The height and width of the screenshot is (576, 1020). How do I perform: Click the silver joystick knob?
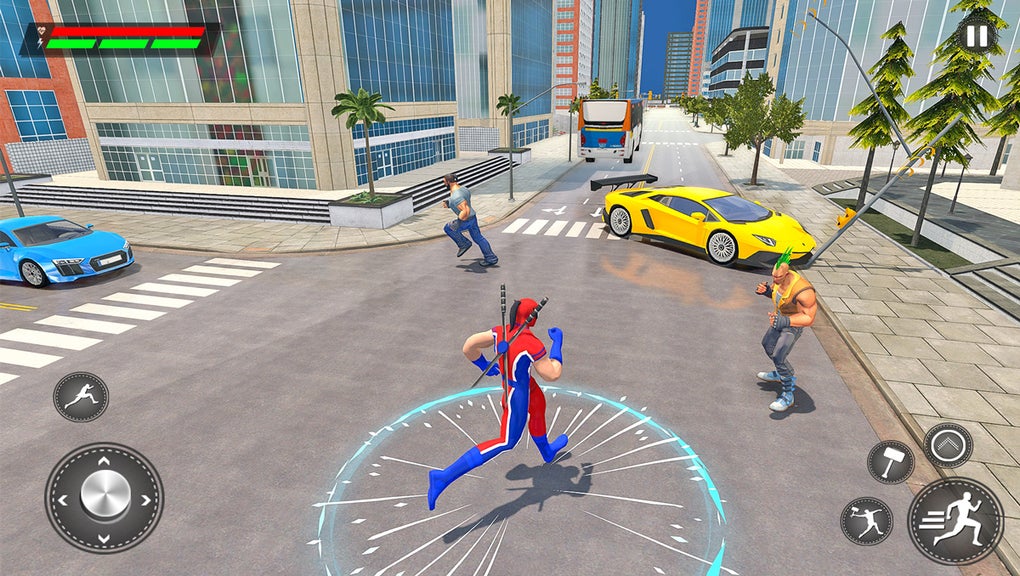104,497
